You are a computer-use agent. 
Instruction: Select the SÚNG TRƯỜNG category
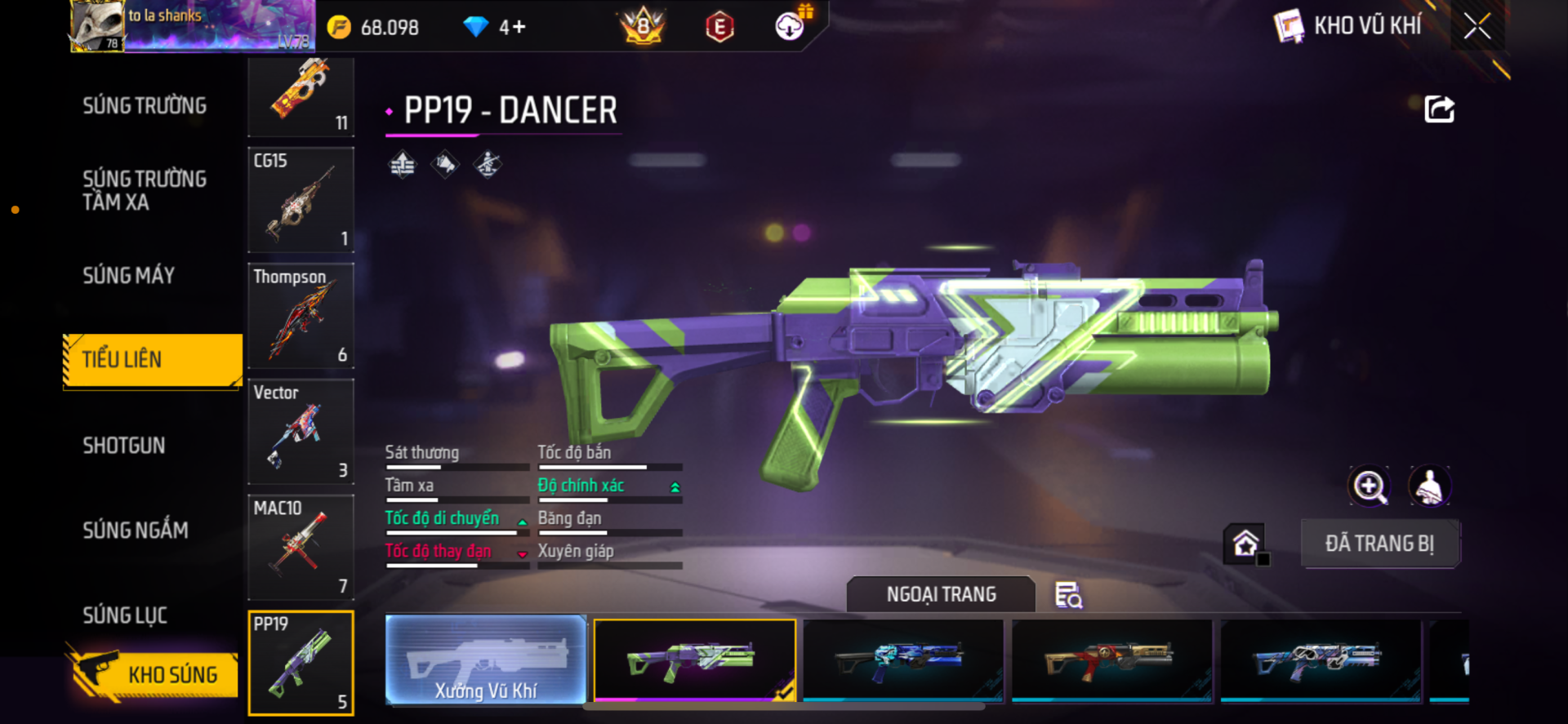(145, 106)
